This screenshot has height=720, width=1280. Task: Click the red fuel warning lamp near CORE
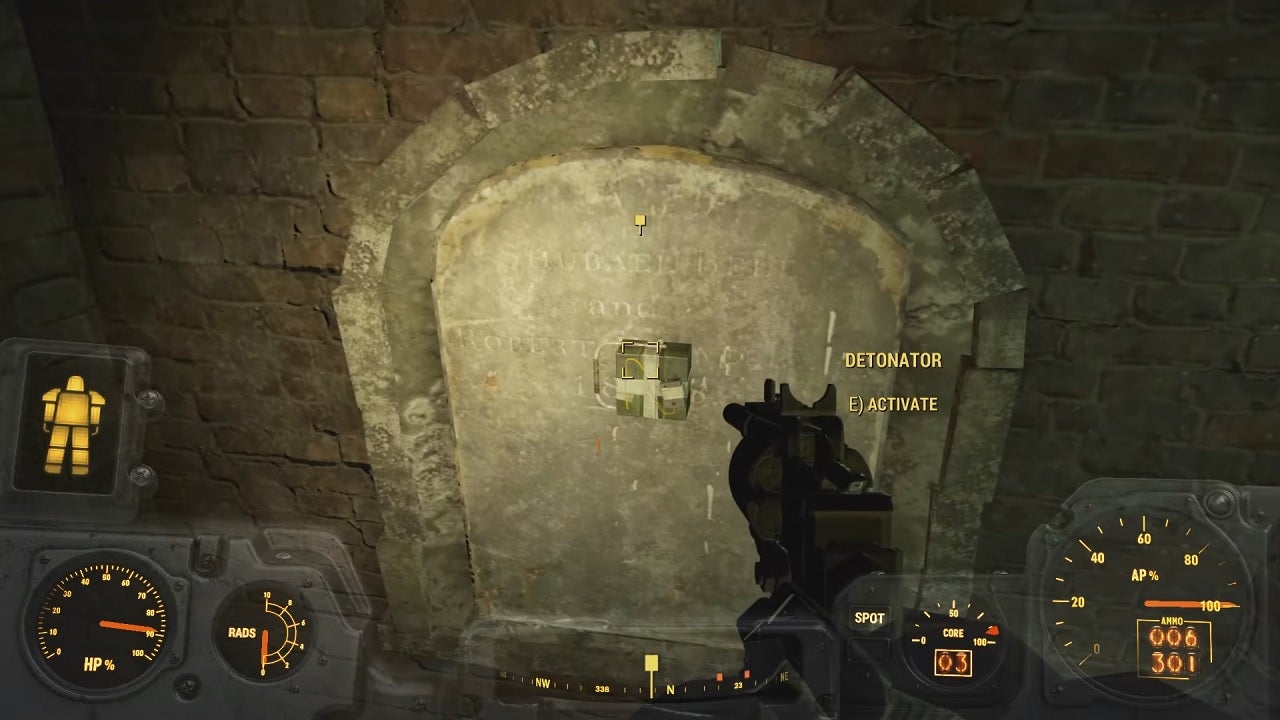[x=994, y=632]
